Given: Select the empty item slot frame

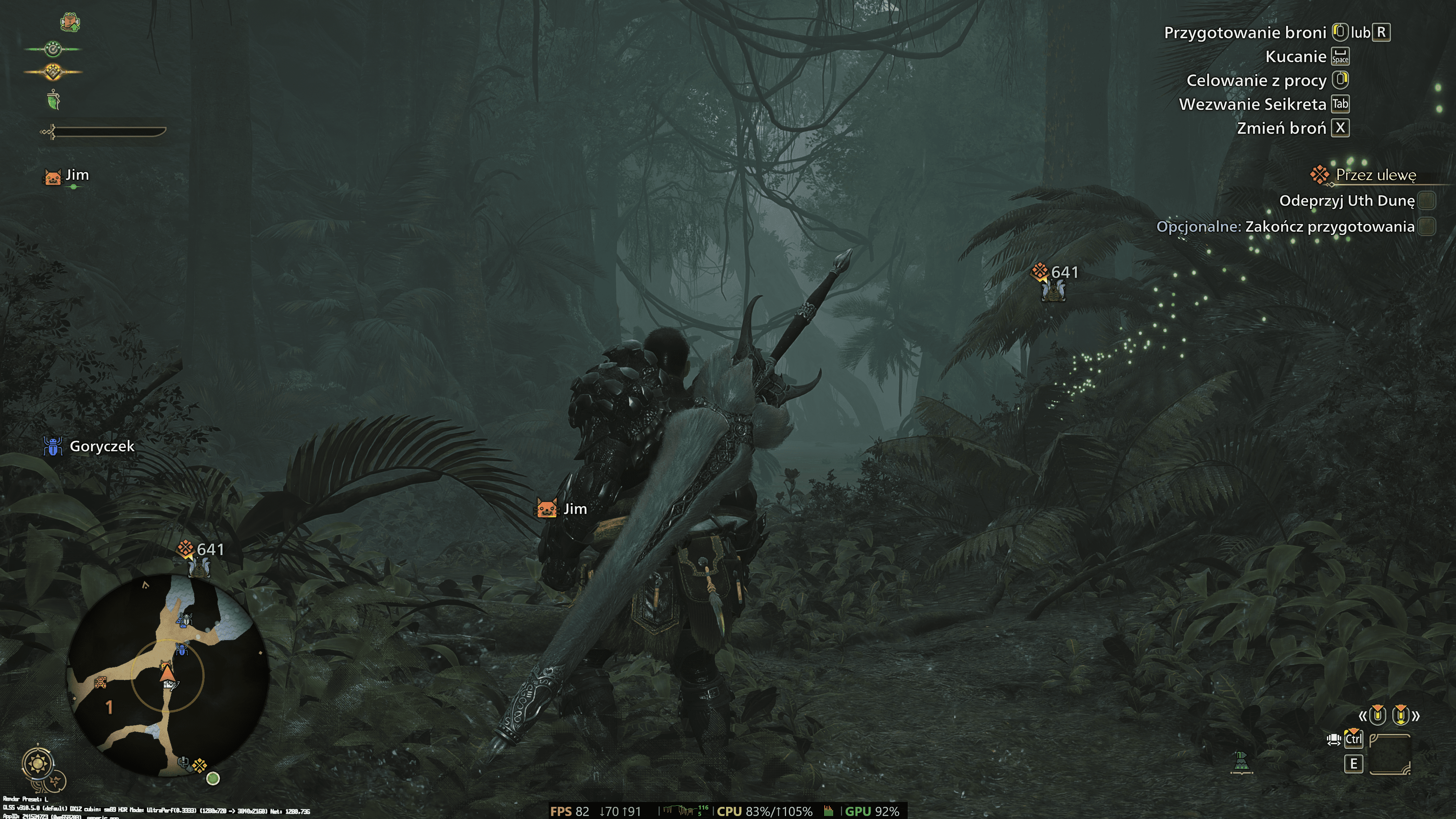Looking at the screenshot, I should point(1389,754).
